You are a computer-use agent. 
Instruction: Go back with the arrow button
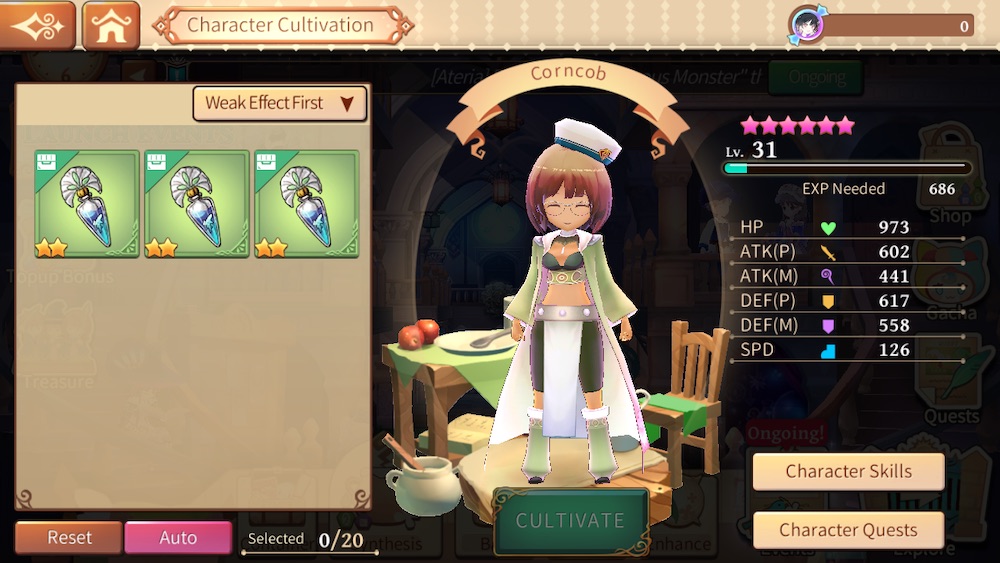[x=38, y=25]
